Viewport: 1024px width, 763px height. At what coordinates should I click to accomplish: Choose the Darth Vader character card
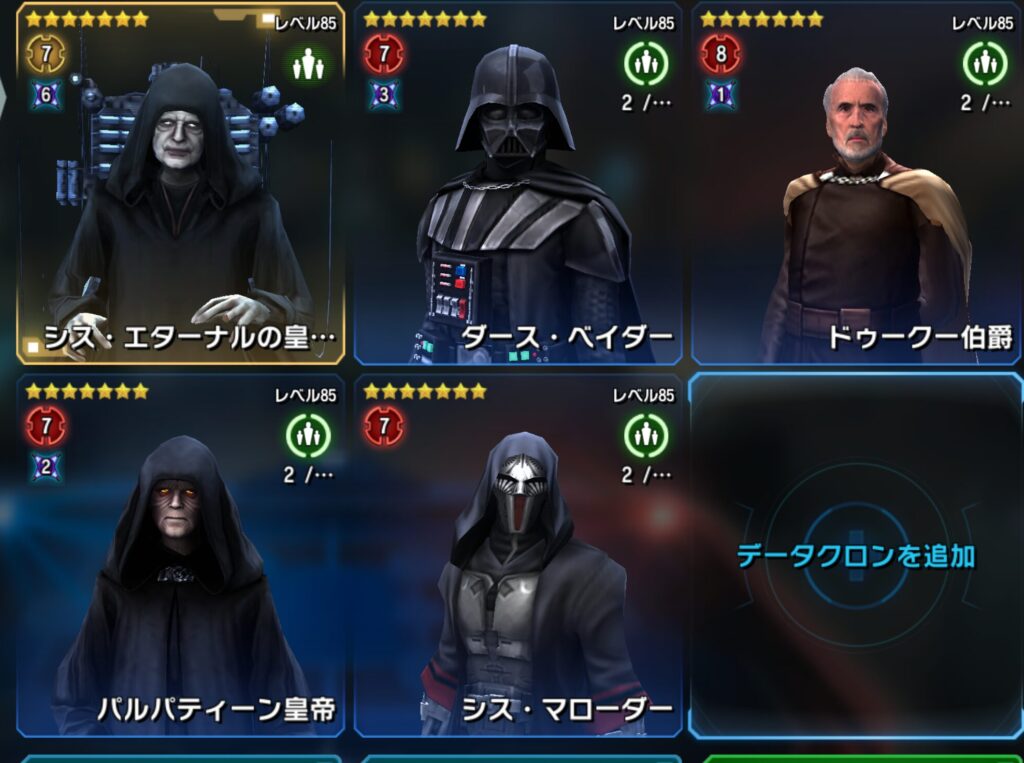point(517,190)
